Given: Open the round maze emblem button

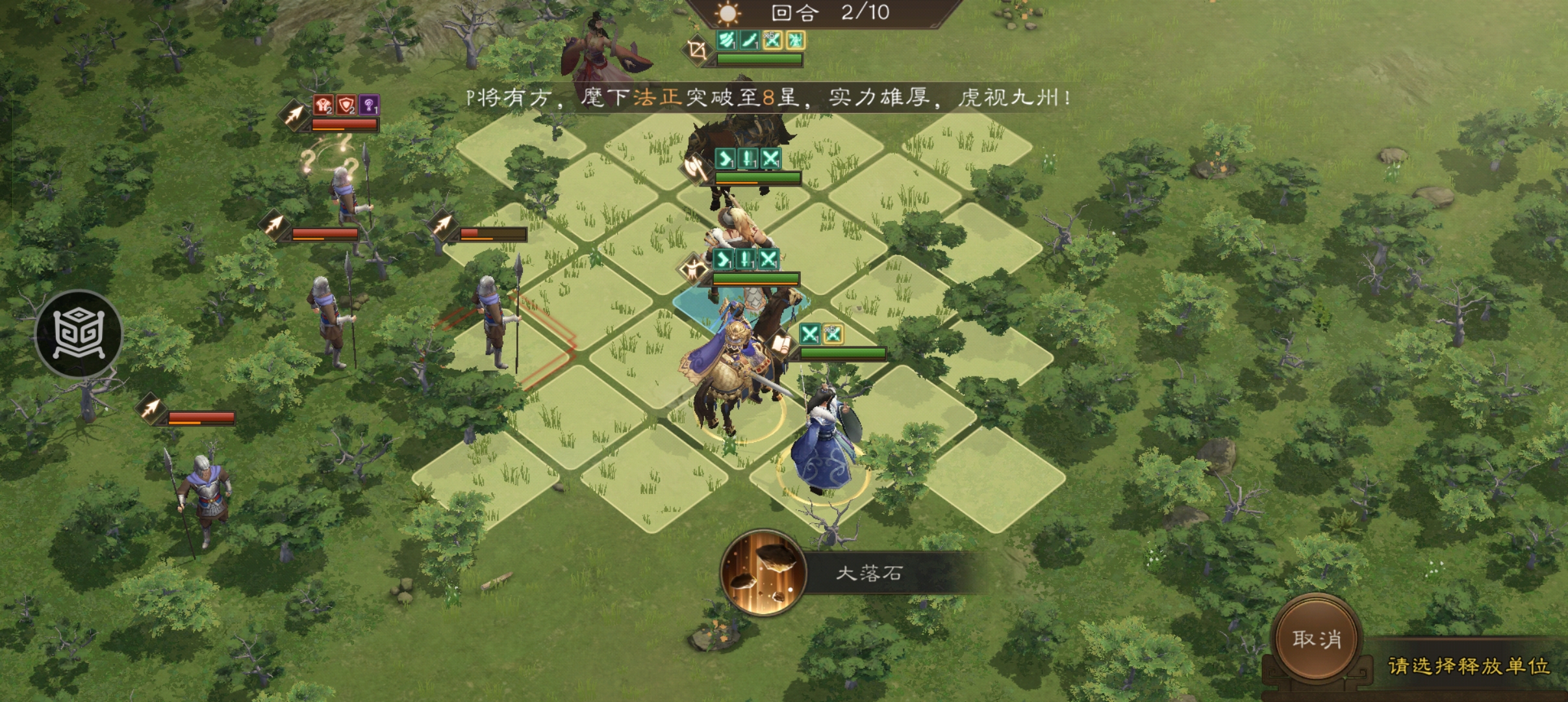Looking at the screenshot, I should tap(79, 334).
